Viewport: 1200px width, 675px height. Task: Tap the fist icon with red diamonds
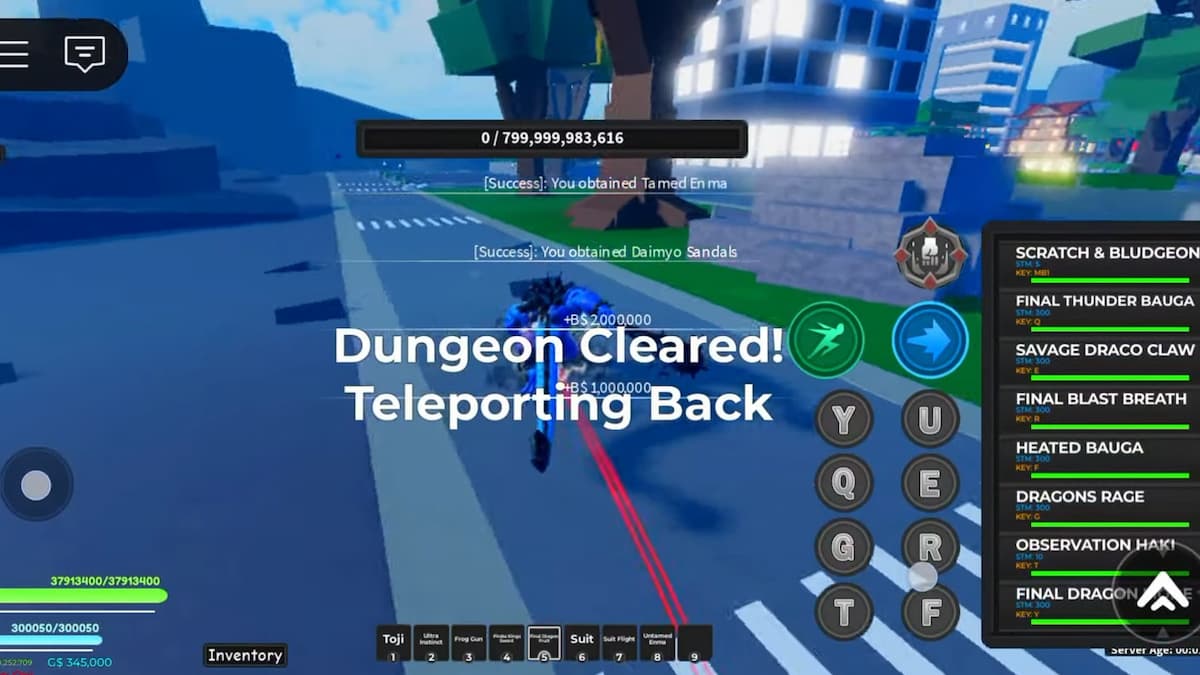[931, 255]
